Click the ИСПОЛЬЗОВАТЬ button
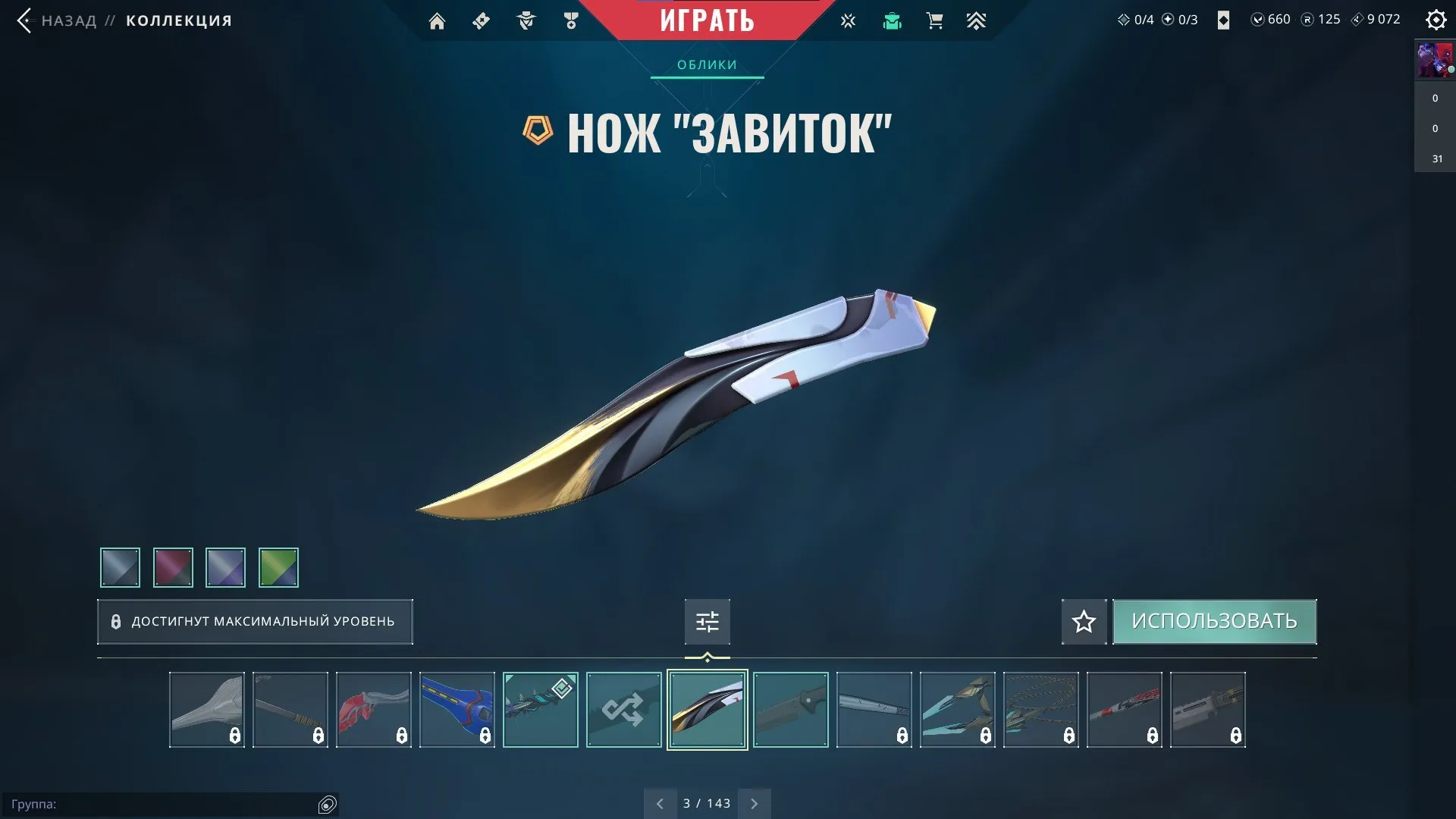The height and width of the screenshot is (819, 1456). point(1214,621)
